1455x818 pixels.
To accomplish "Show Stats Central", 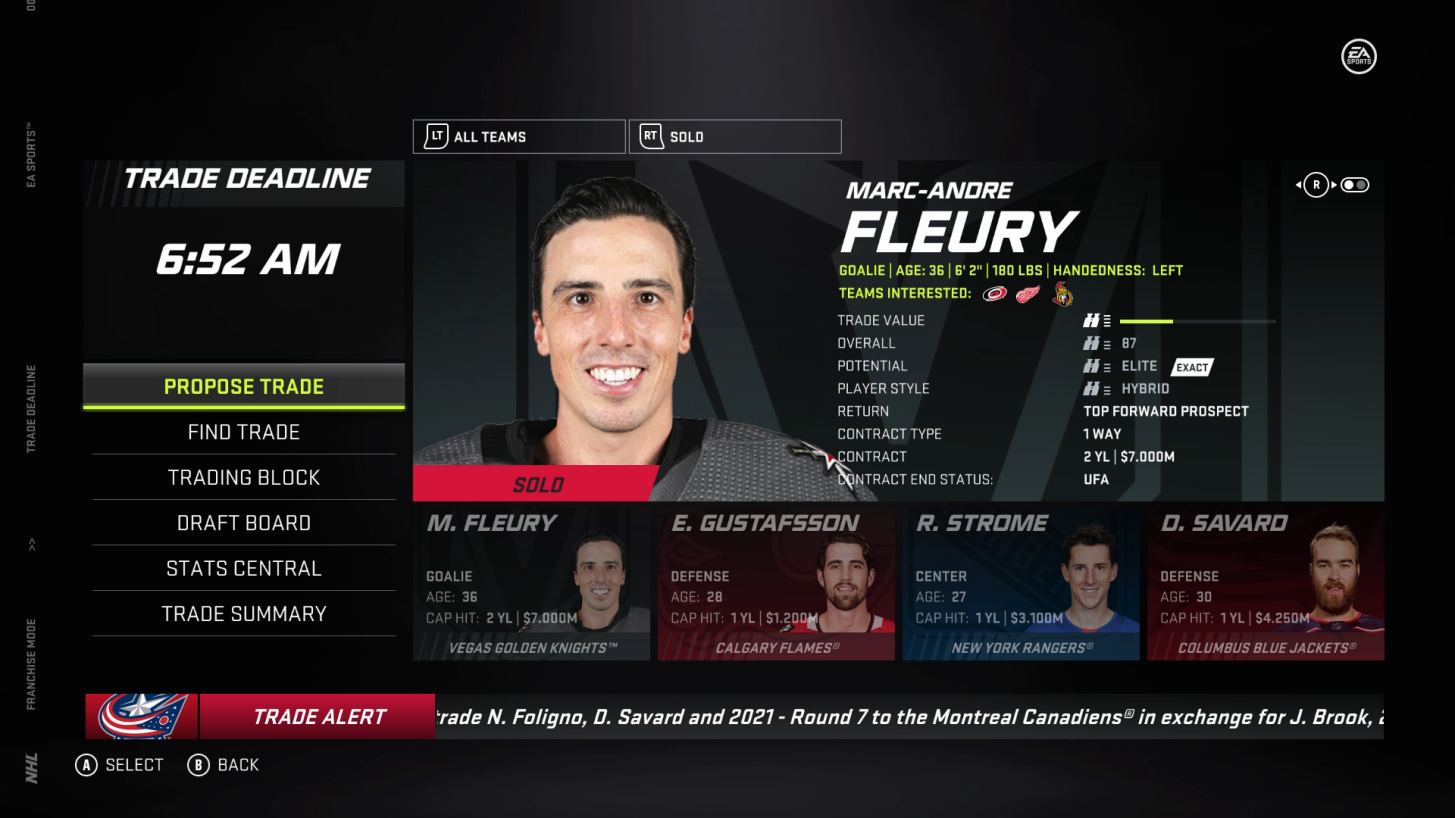I will [x=244, y=568].
